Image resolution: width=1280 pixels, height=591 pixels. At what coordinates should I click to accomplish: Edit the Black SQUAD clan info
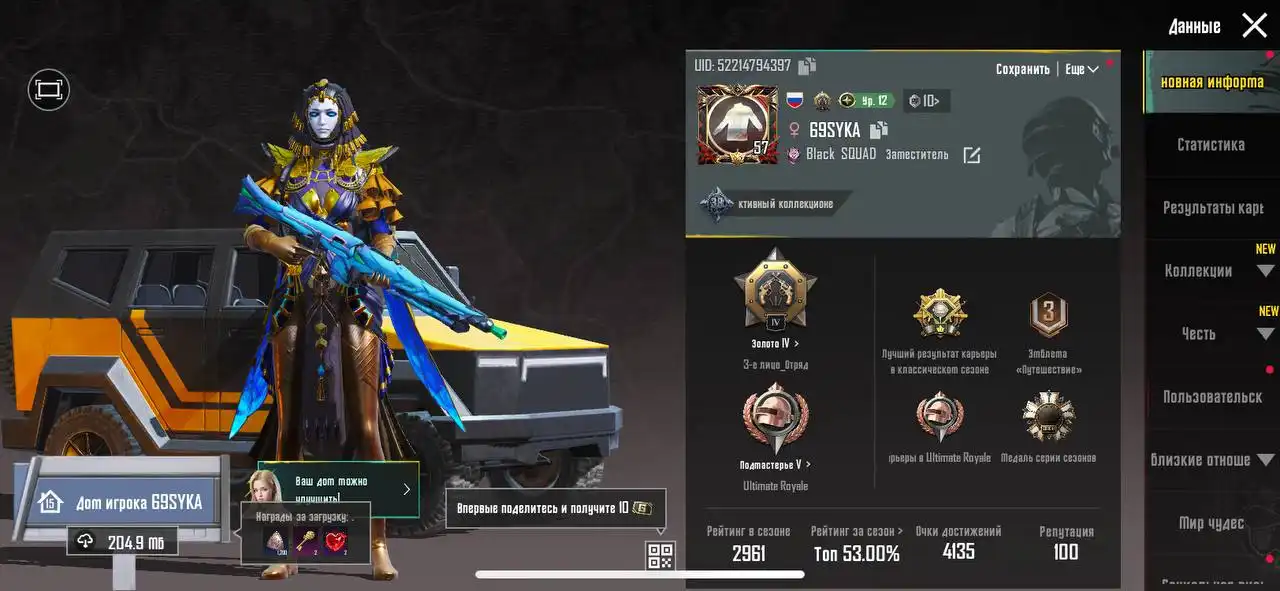[971, 155]
